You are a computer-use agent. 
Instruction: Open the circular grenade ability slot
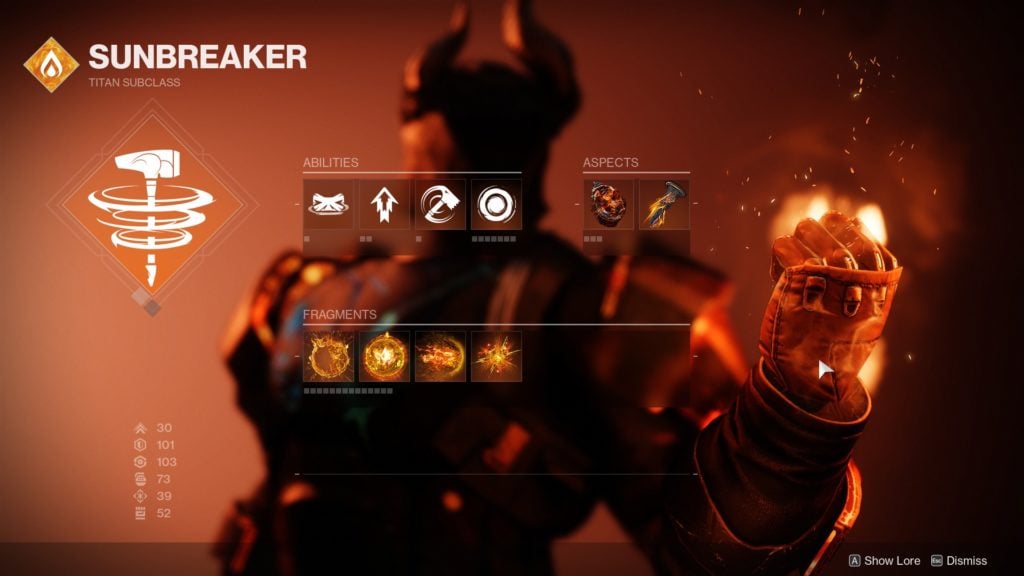point(497,205)
